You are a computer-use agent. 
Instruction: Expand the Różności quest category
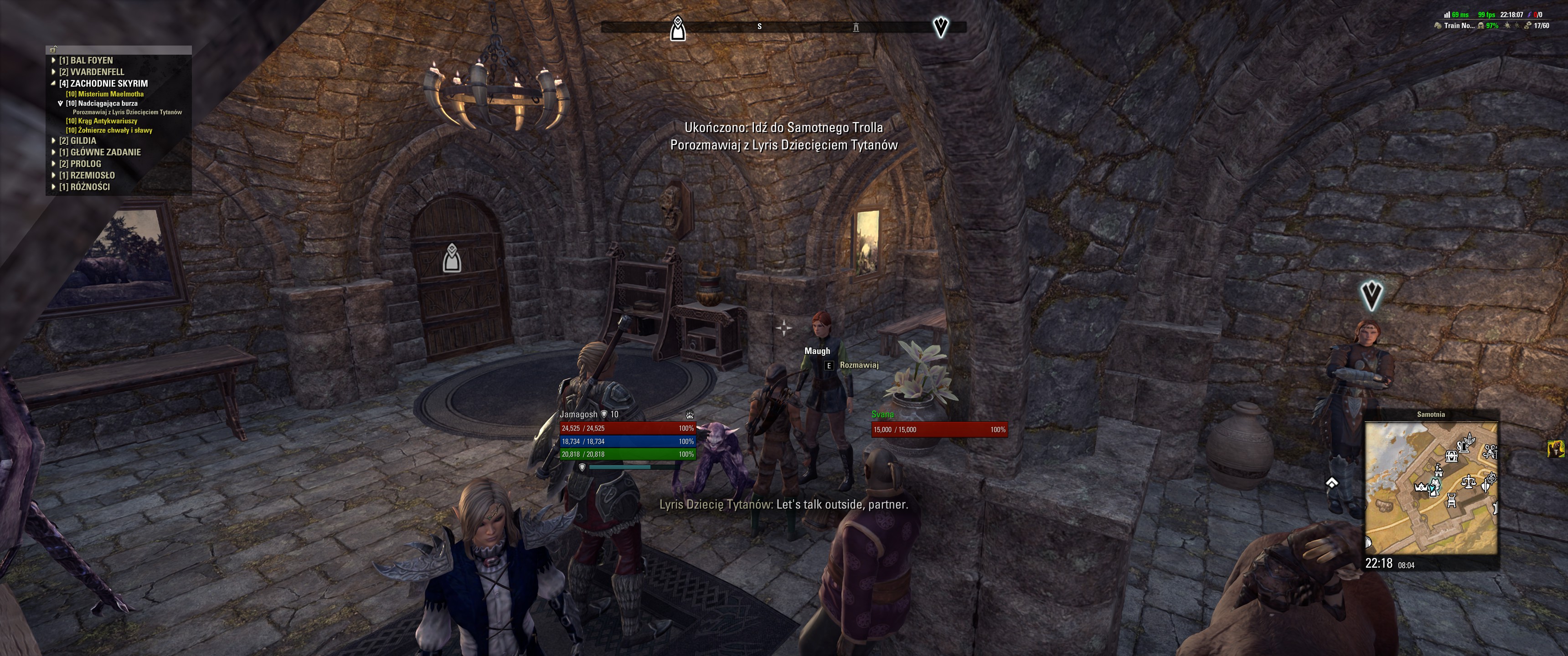coord(84,187)
